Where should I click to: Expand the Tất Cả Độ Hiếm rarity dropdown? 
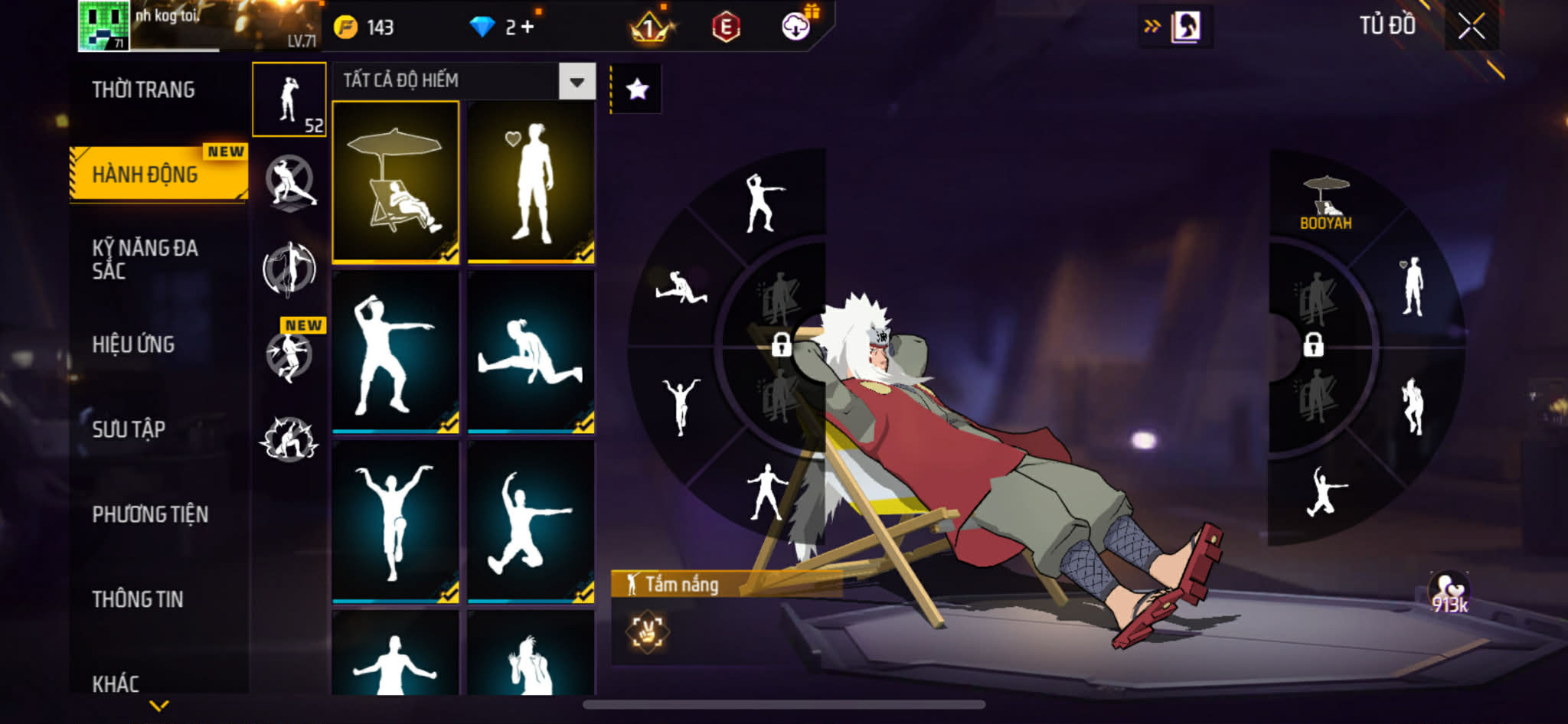(577, 81)
